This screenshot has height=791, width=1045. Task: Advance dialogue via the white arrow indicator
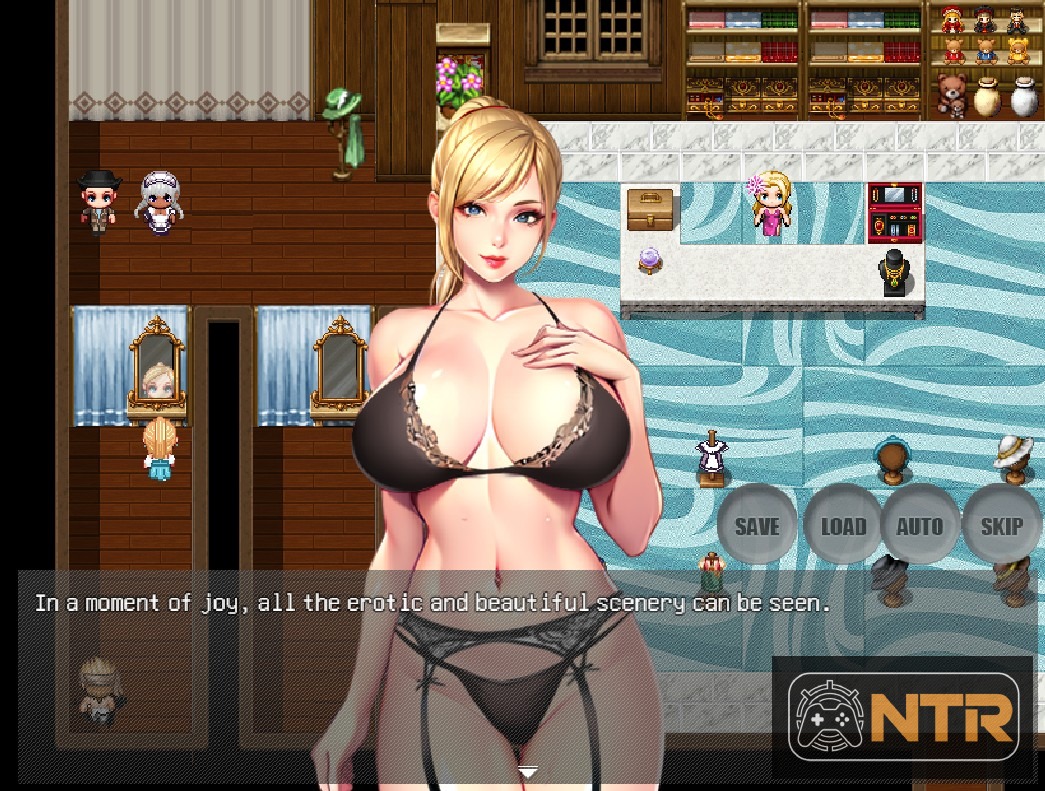[x=528, y=772]
